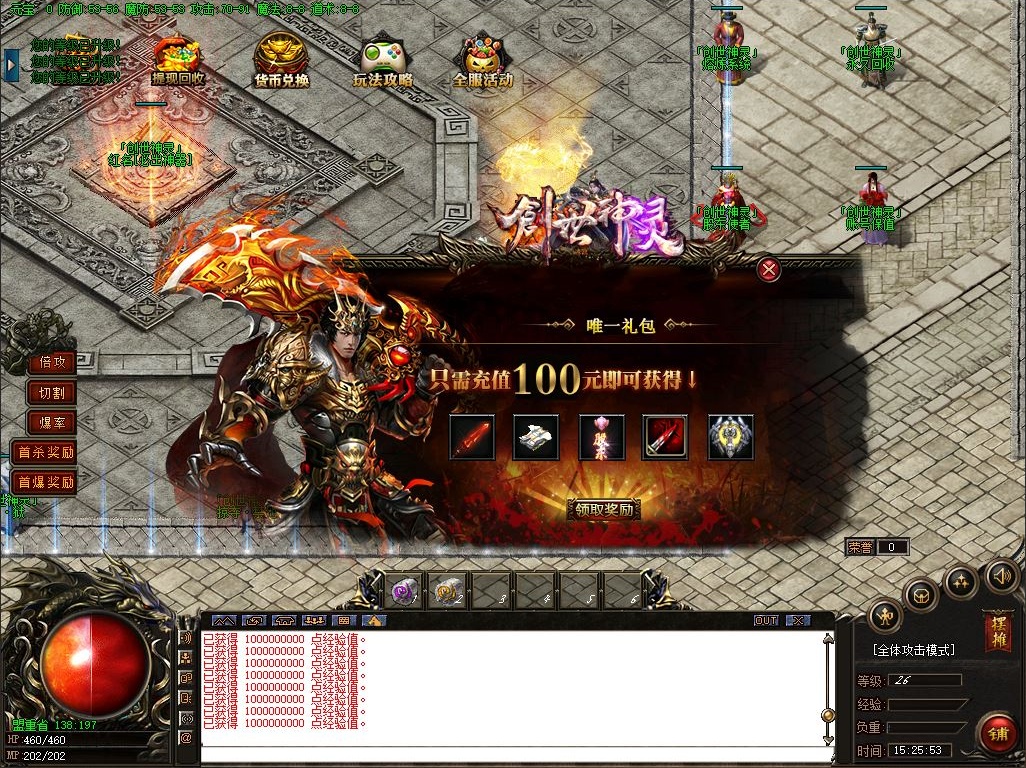Screen dimensions: 1026x768
Task: Open the 首杀奖励 first kill rewards
Action: click(x=45, y=453)
